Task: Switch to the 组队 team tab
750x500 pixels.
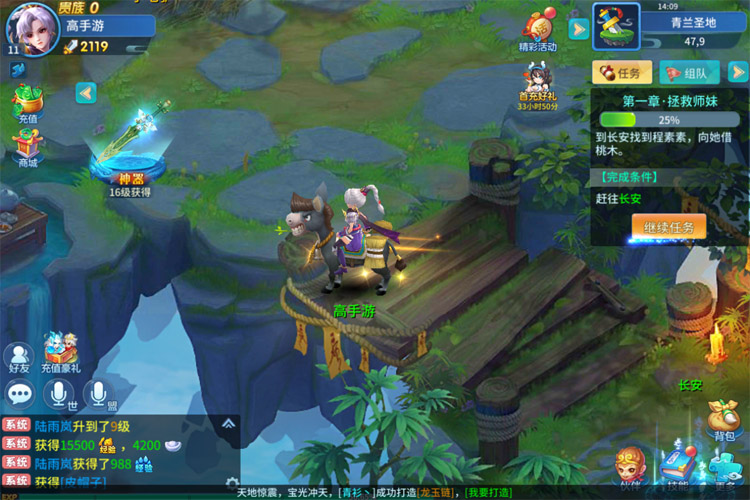Action: point(688,72)
